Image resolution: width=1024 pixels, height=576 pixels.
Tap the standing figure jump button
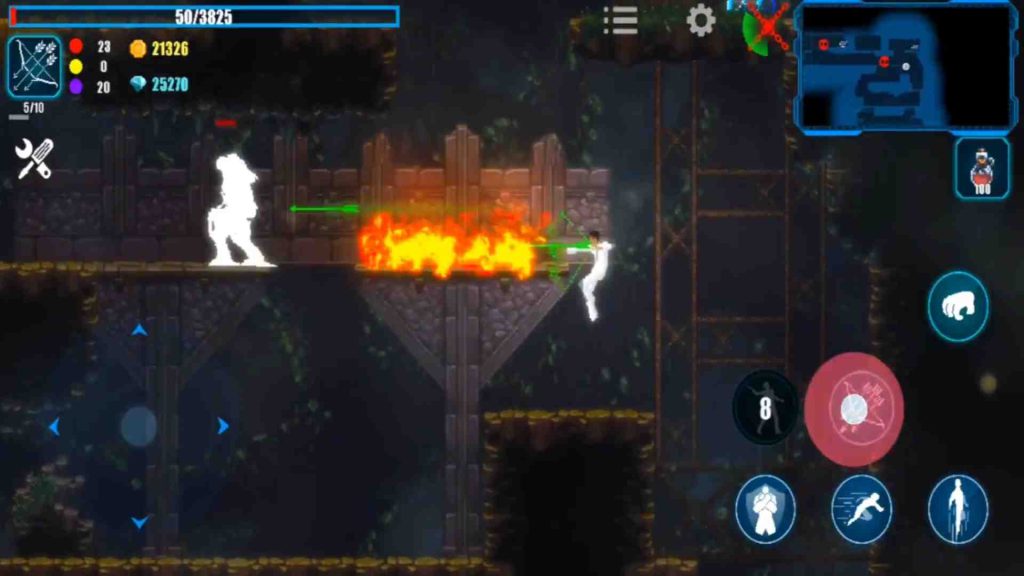(x=957, y=509)
